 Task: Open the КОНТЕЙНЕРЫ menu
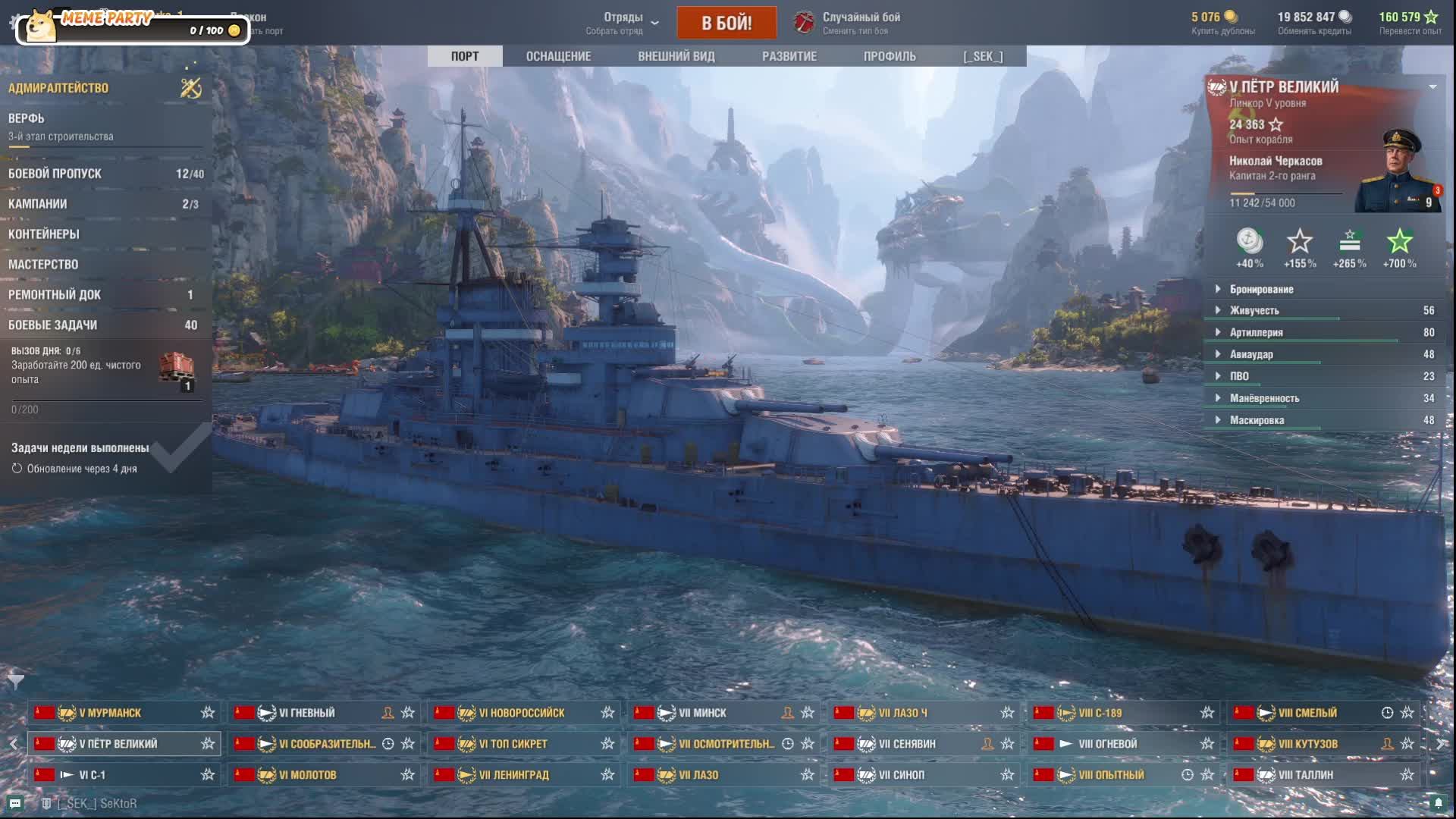[105, 234]
